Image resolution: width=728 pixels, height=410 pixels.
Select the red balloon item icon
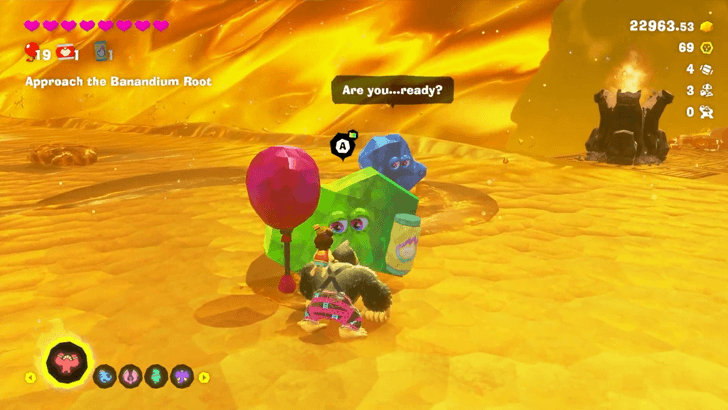pyautogui.click(x=31, y=52)
